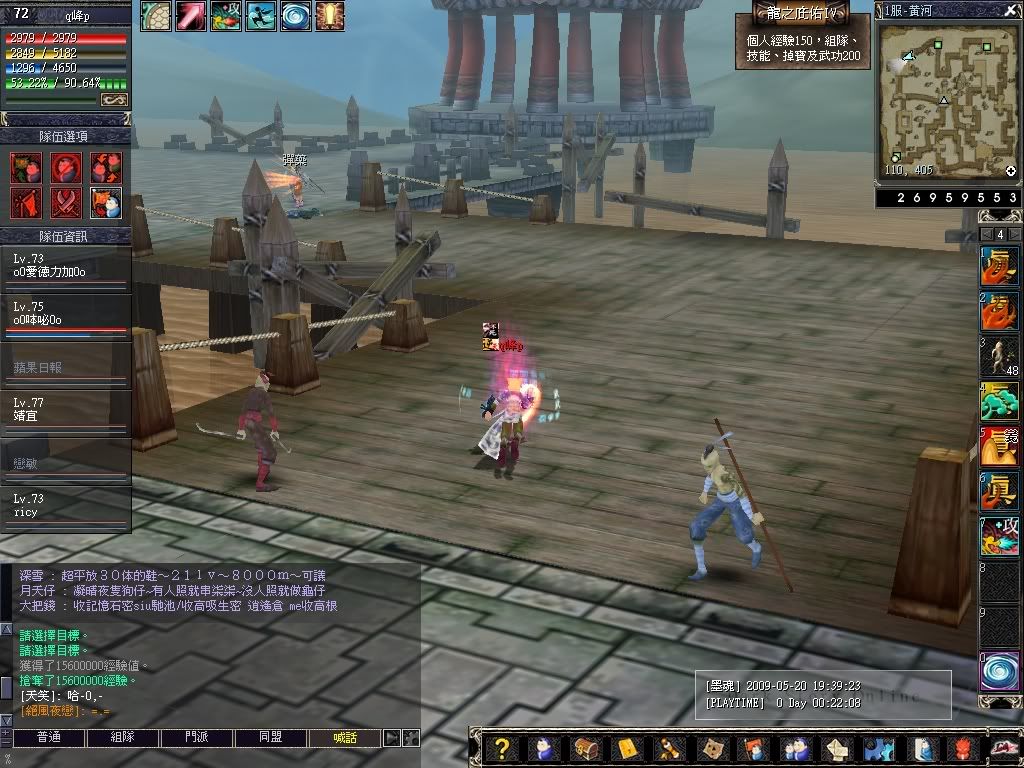1024x768 pixels.
Task: Open the help question mark menu
Action: (x=502, y=748)
